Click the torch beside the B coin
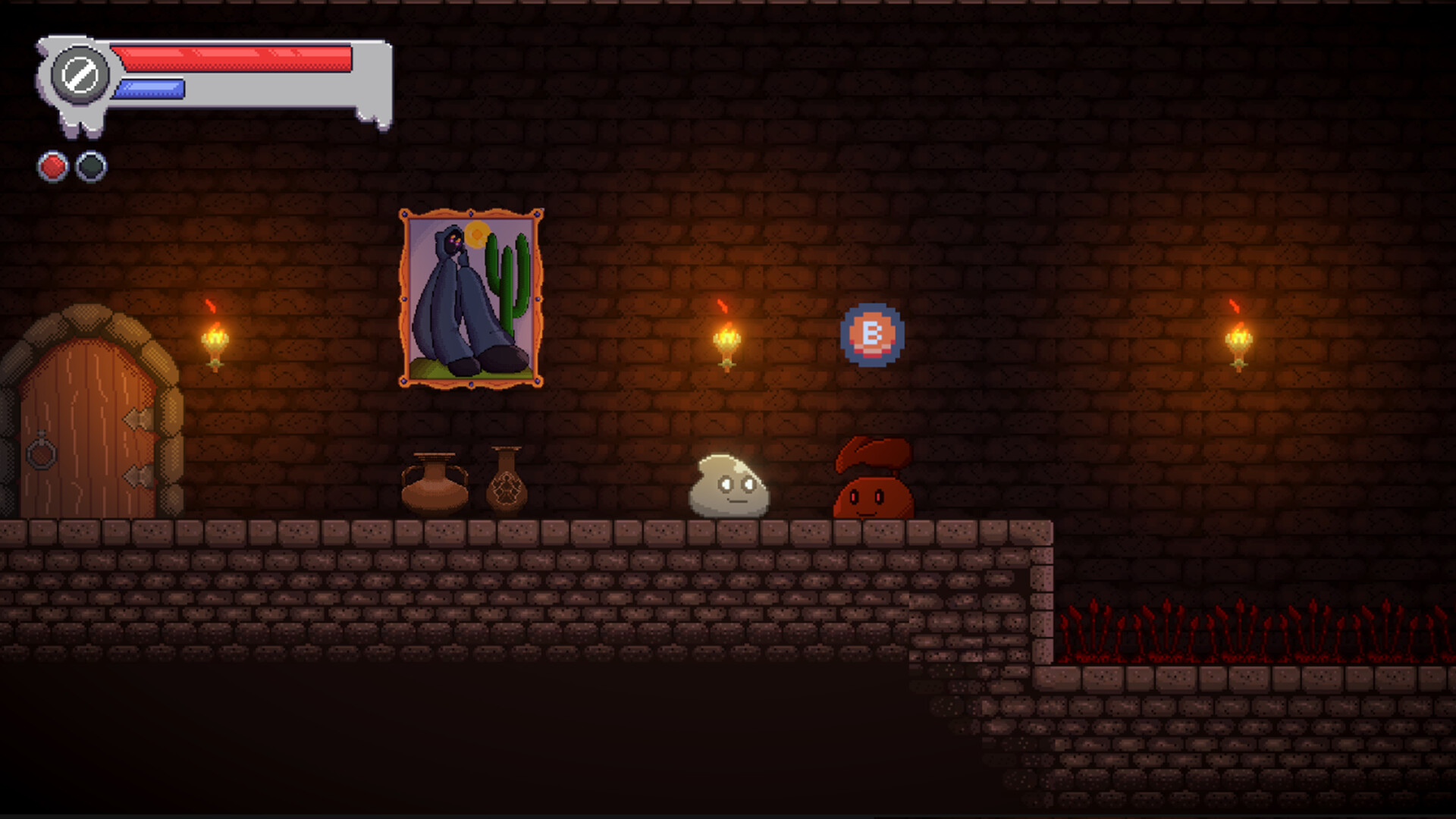Image resolution: width=1456 pixels, height=819 pixels. (726, 340)
